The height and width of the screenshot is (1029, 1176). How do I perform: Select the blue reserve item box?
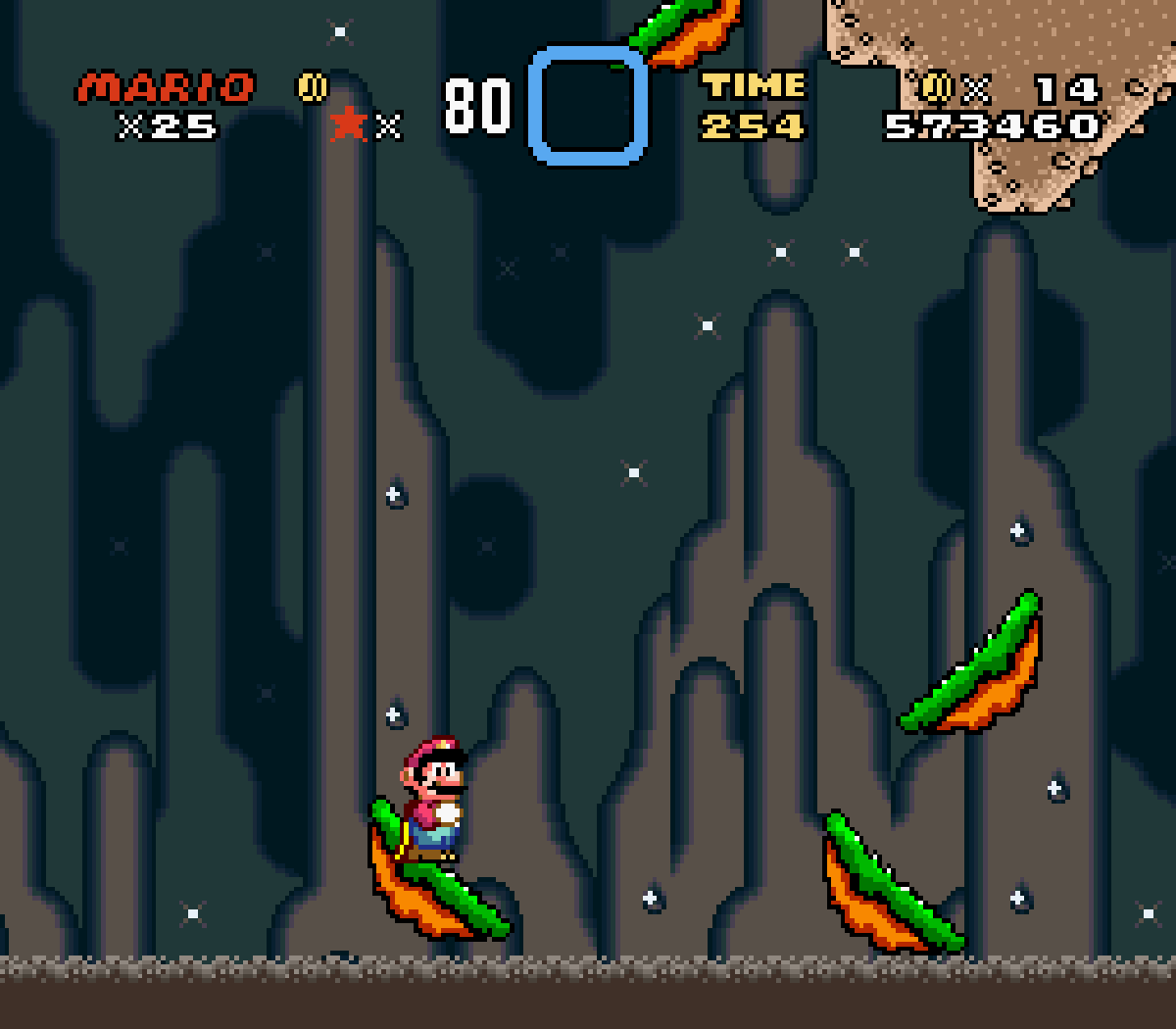pos(588,105)
